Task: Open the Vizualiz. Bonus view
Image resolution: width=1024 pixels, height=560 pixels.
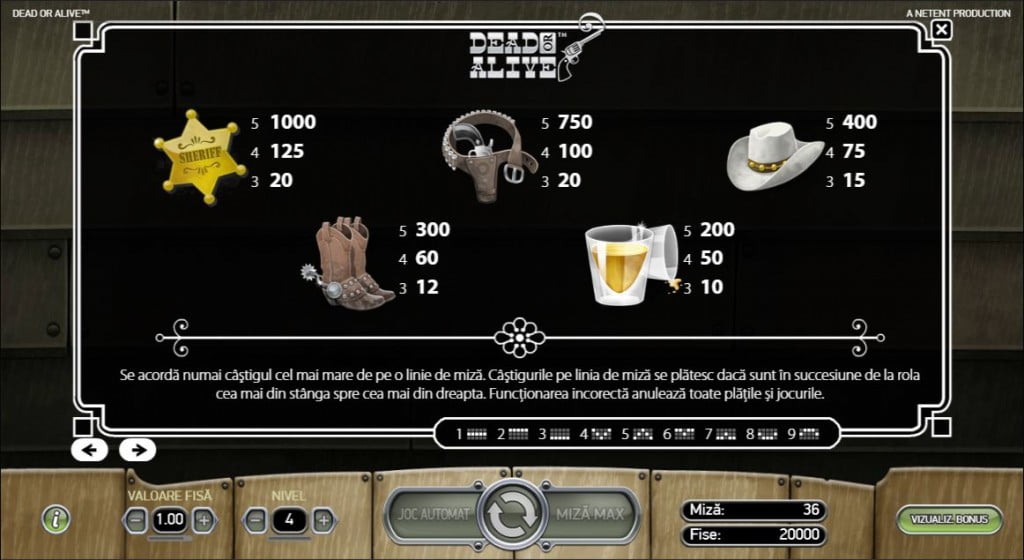Action: (x=948, y=520)
